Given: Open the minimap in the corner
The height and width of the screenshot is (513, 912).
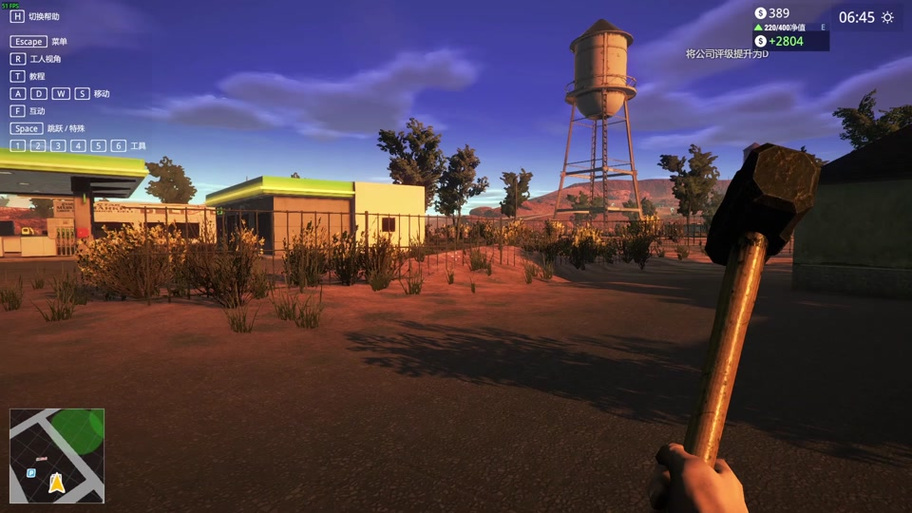Looking at the screenshot, I should [57, 455].
